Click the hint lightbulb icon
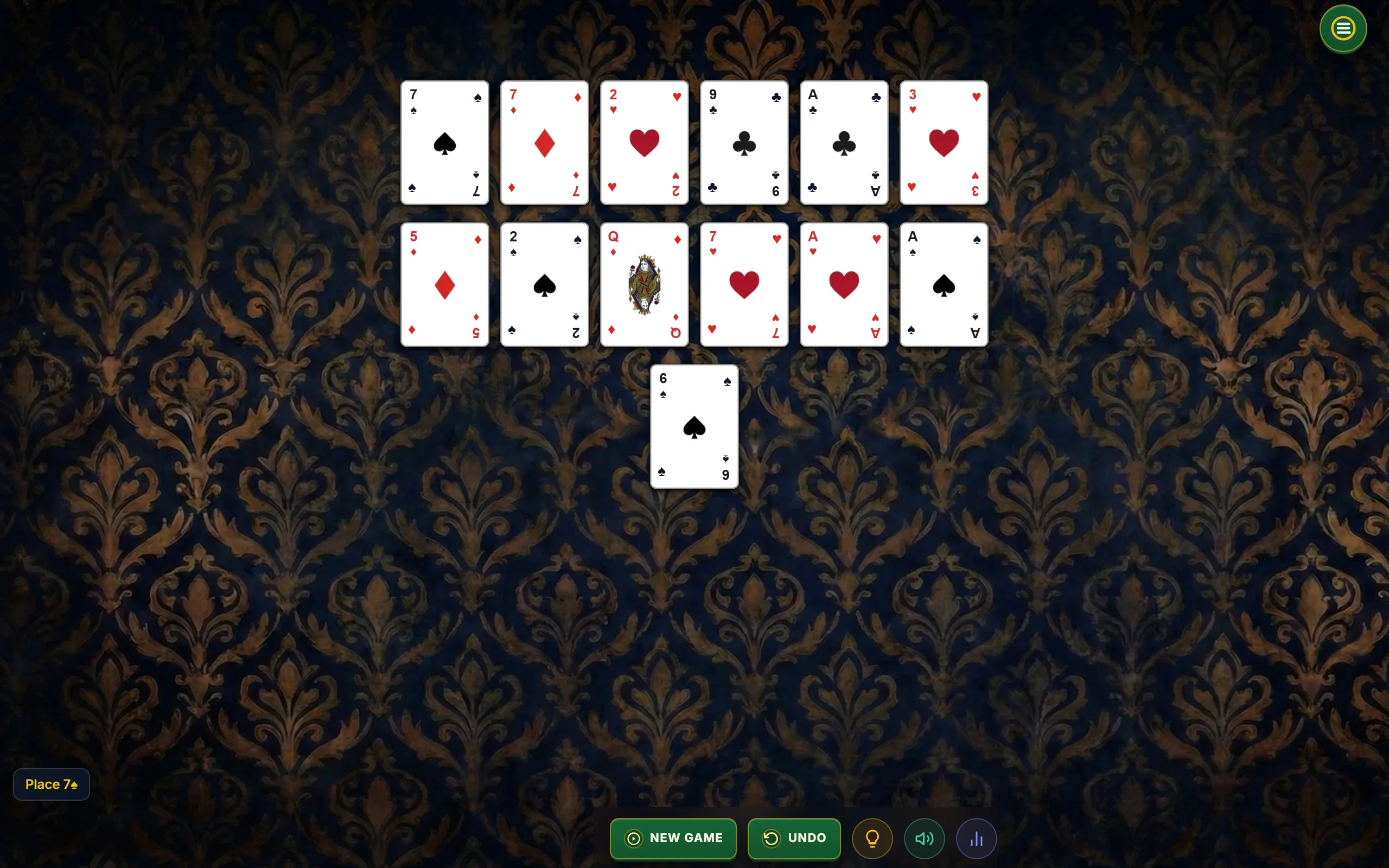 [872, 838]
